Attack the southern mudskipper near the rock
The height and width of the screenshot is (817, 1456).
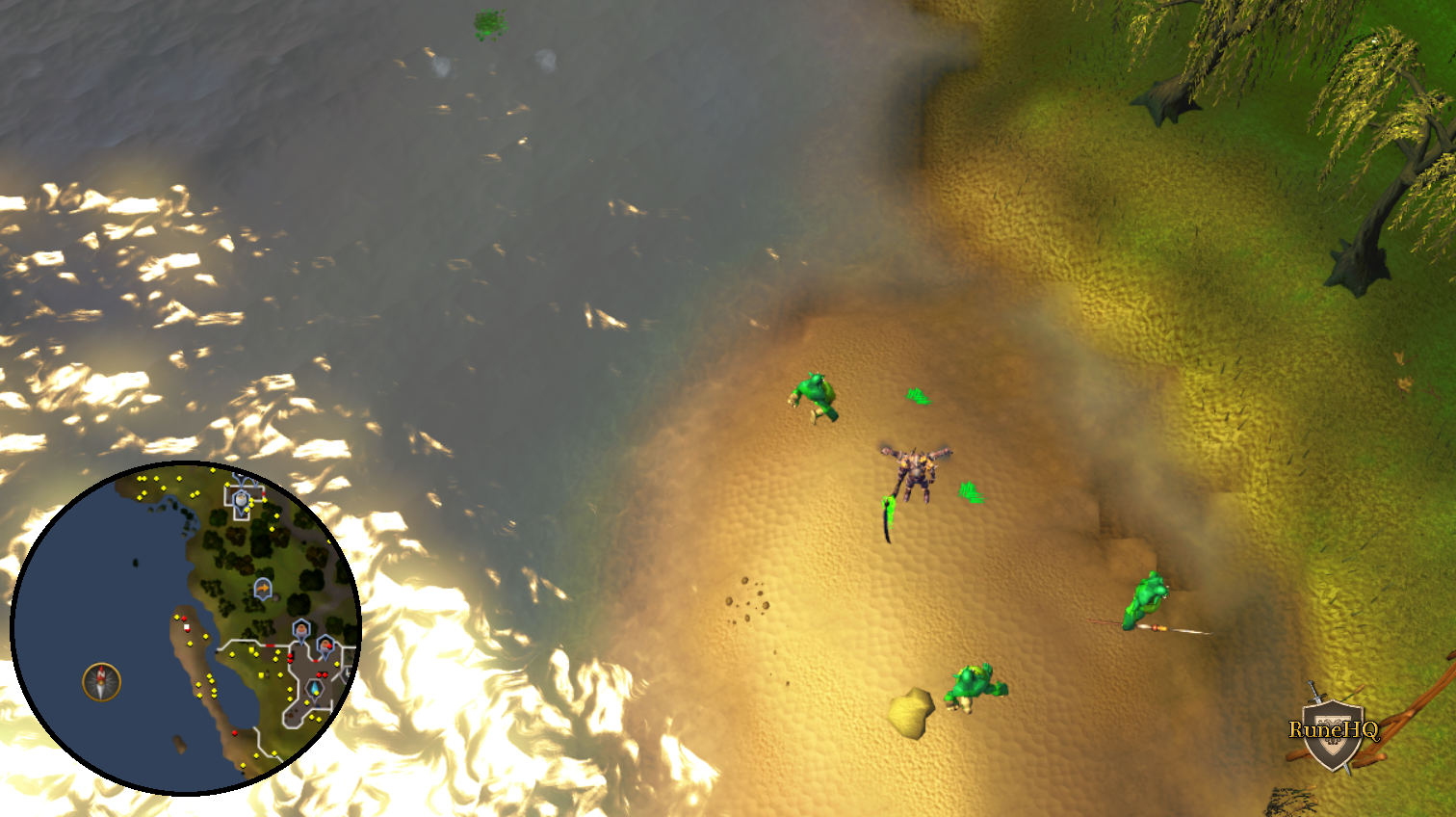pyautogui.click(x=973, y=686)
